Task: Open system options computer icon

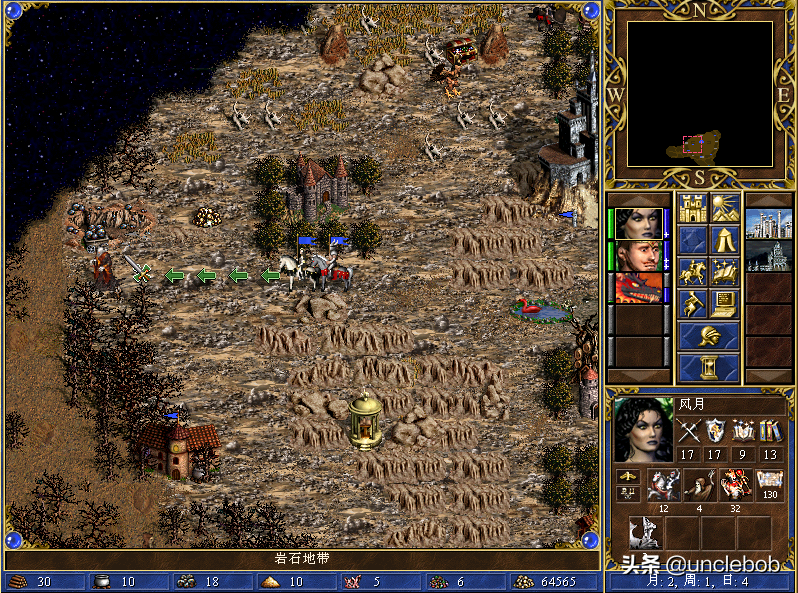Action: click(725, 304)
